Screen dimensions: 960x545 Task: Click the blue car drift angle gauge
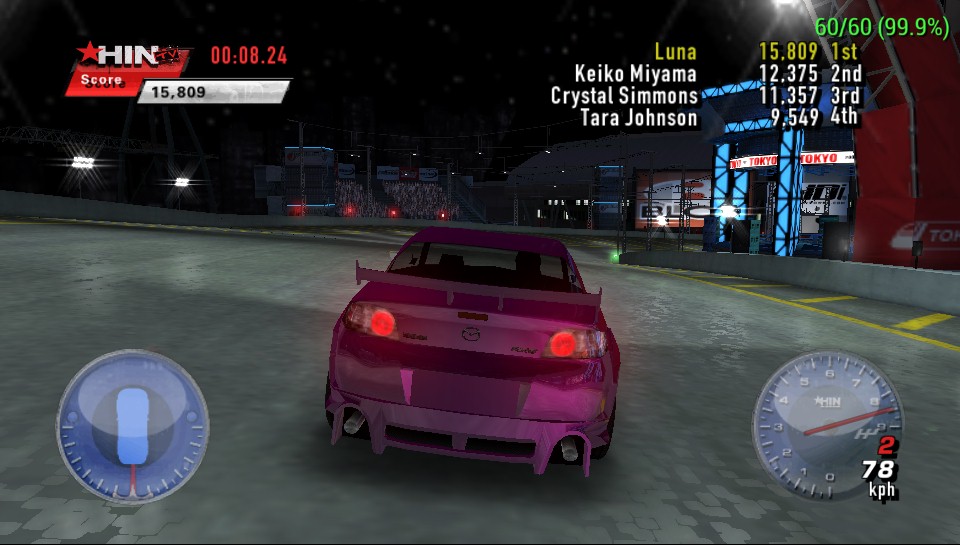[x=132, y=425]
